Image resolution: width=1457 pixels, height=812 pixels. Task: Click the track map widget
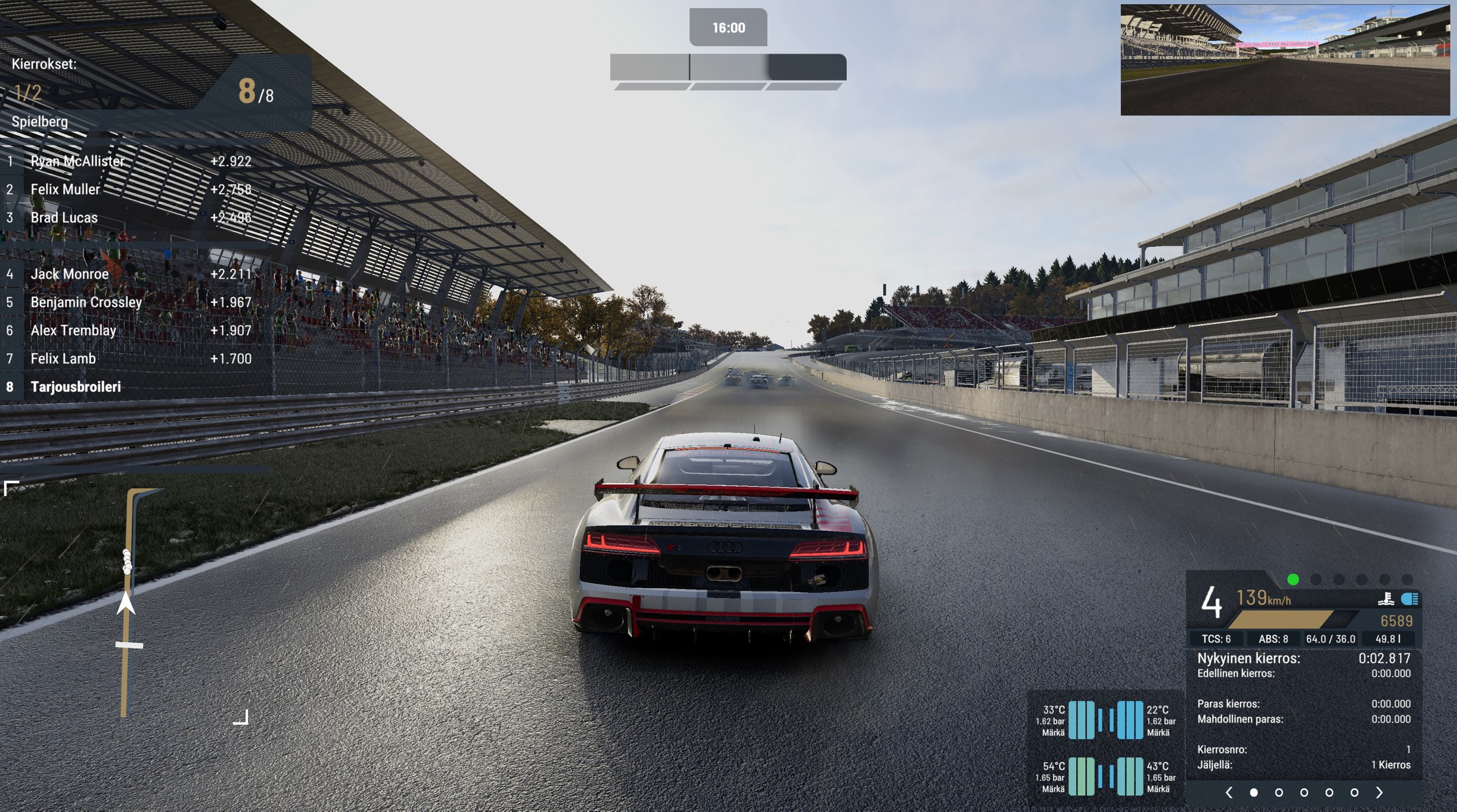[x=126, y=602]
